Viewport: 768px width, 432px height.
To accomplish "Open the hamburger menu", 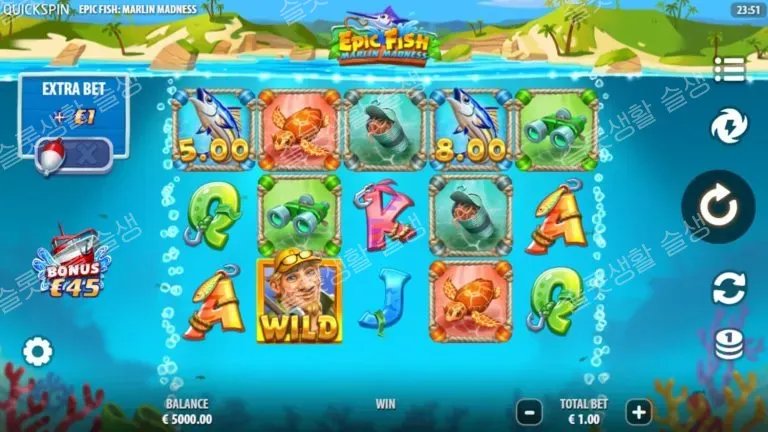I will click(729, 69).
